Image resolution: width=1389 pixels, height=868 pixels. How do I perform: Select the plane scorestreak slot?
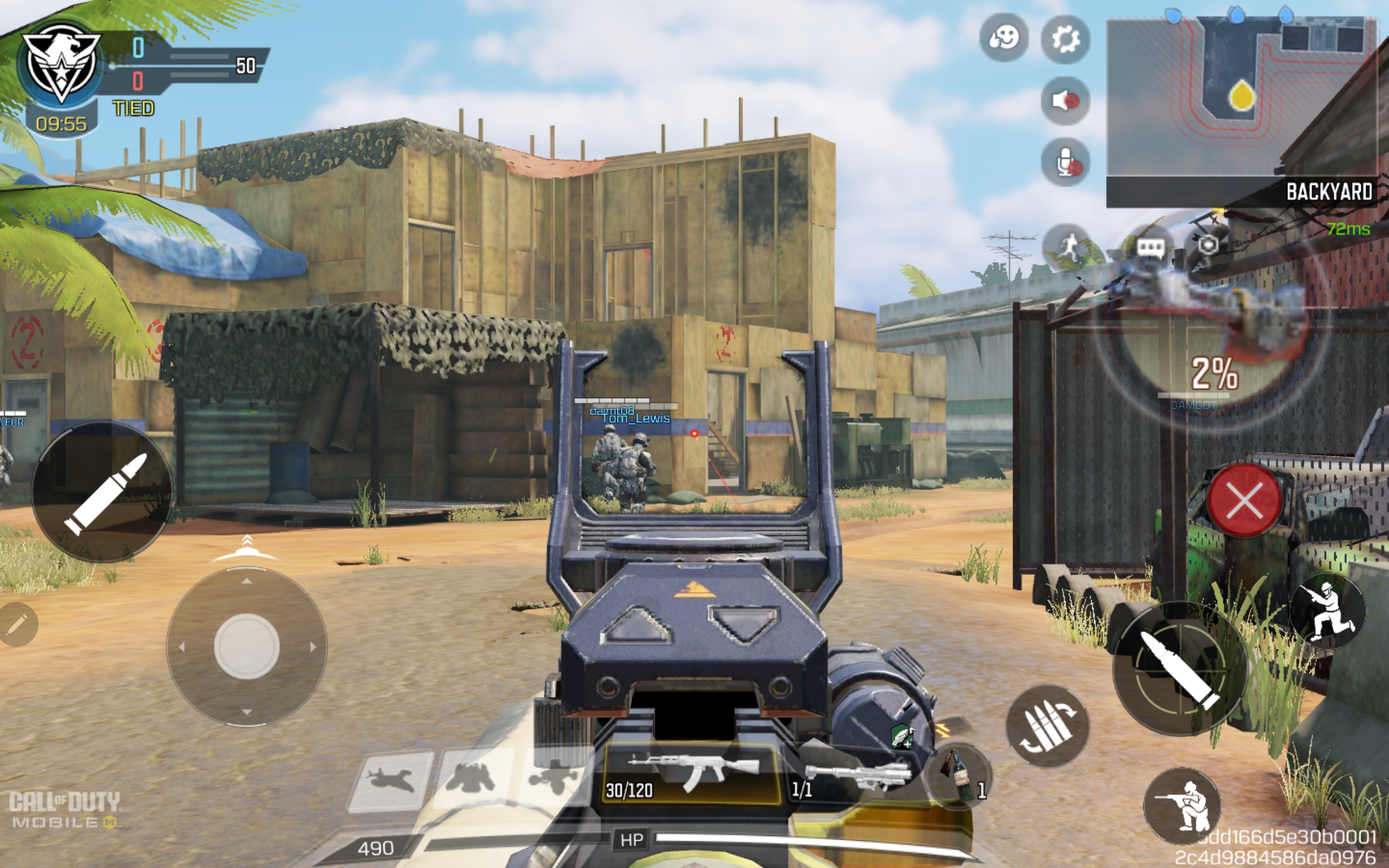click(391, 780)
